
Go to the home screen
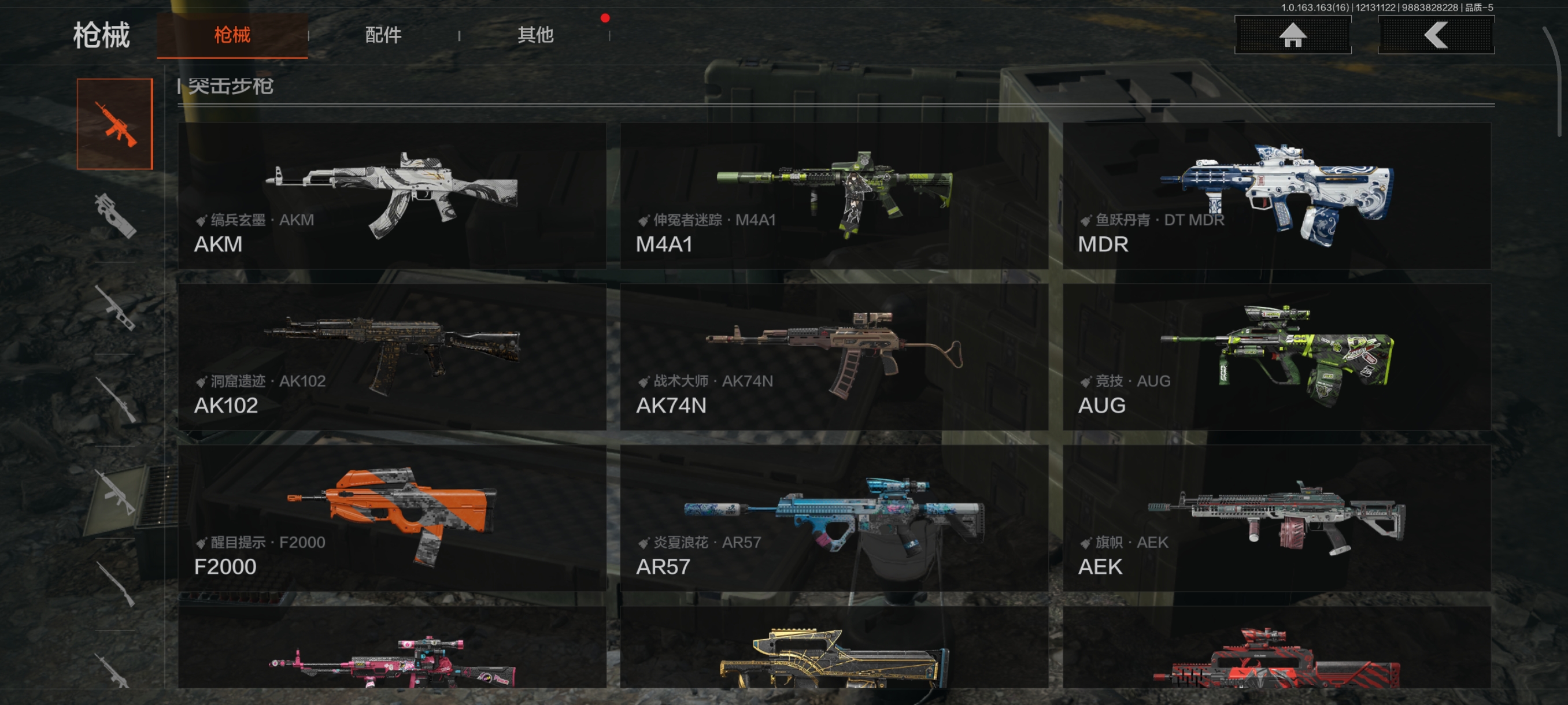tap(1292, 35)
